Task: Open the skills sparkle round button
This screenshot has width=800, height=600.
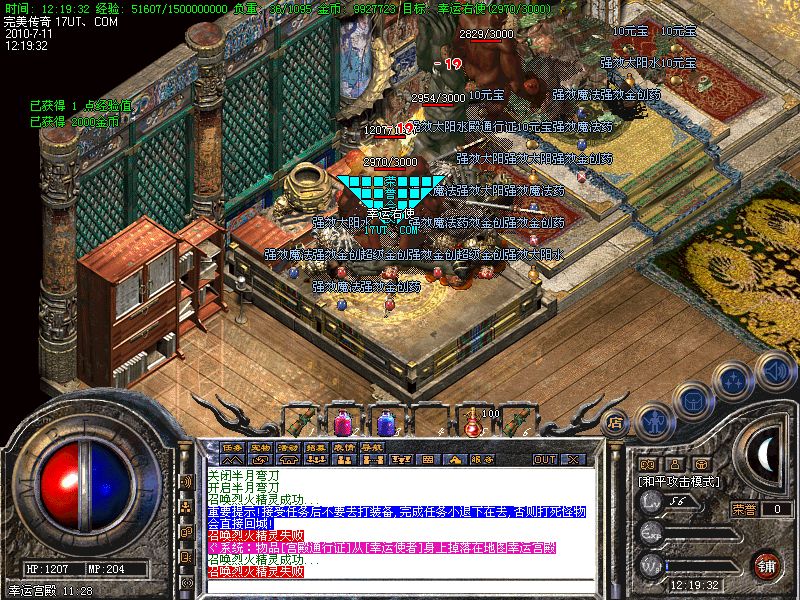Action: coord(735,380)
